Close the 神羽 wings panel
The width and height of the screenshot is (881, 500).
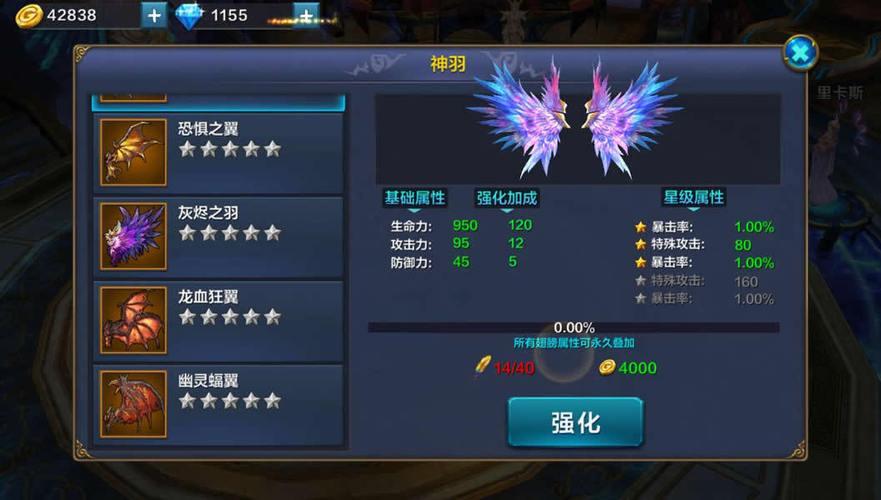800,52
